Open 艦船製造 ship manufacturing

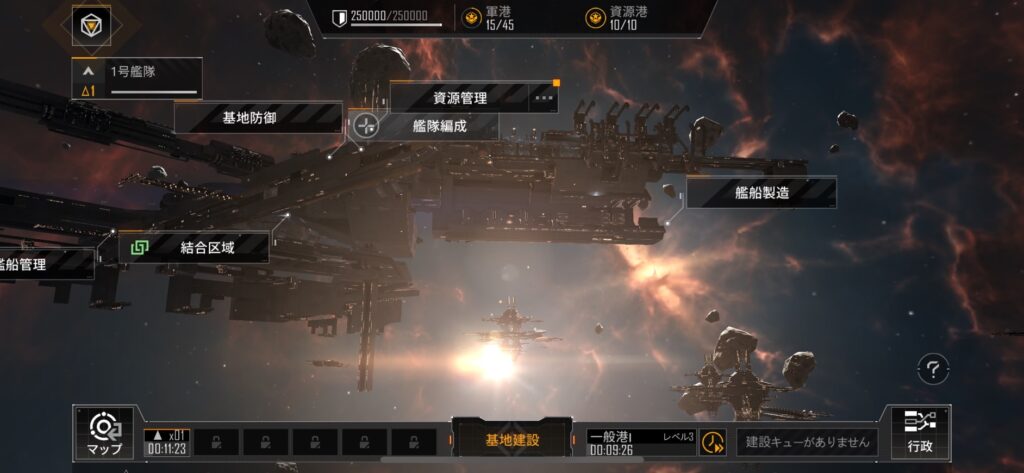point(761,193)
